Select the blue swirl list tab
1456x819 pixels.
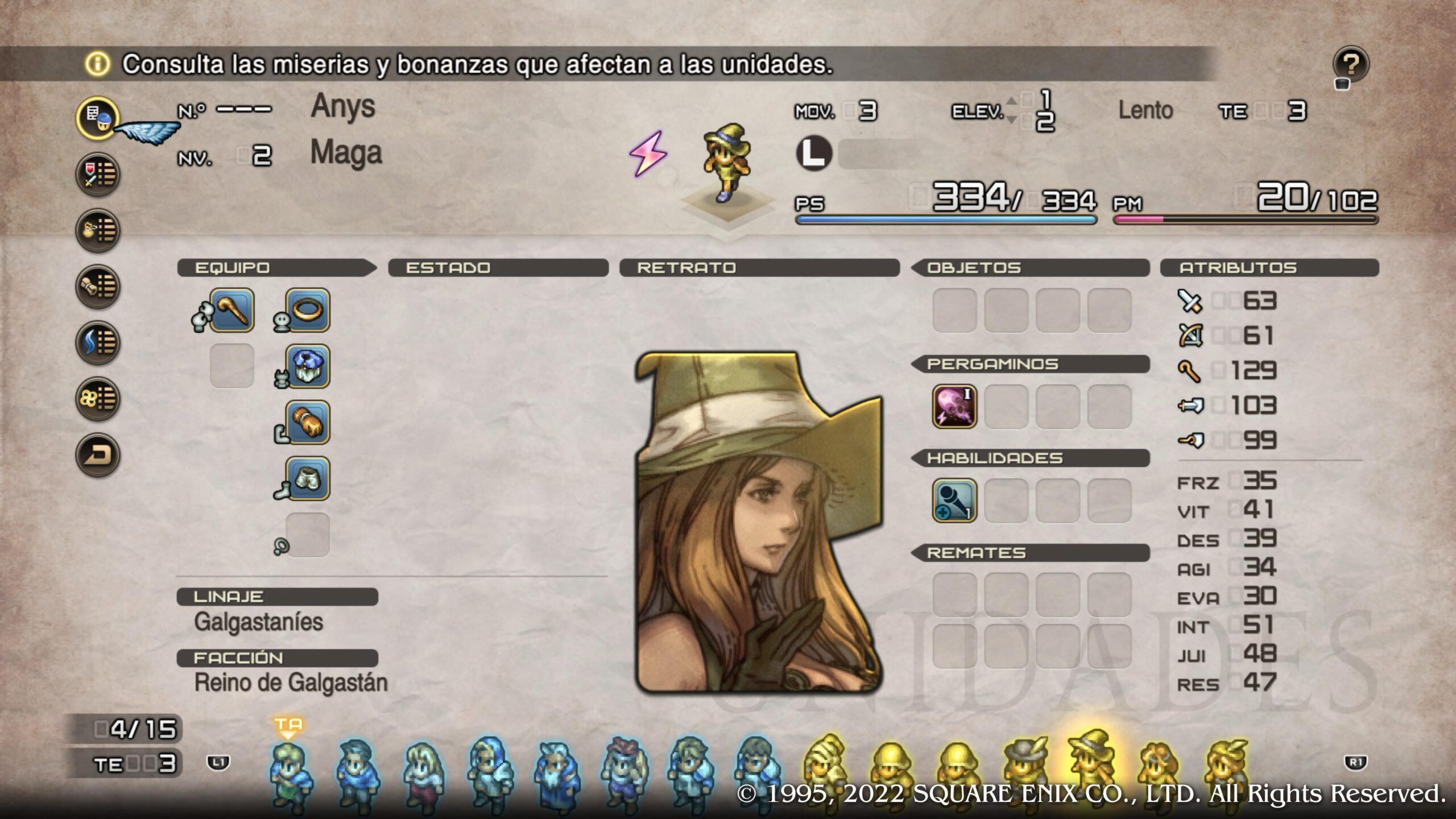pos(98,342)
